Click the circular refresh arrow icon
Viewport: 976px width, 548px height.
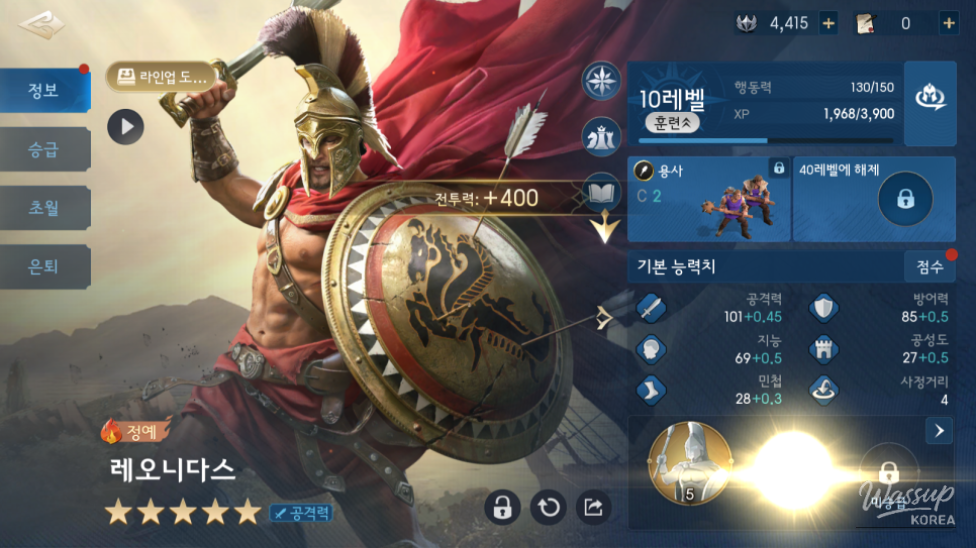click(548, 507)
